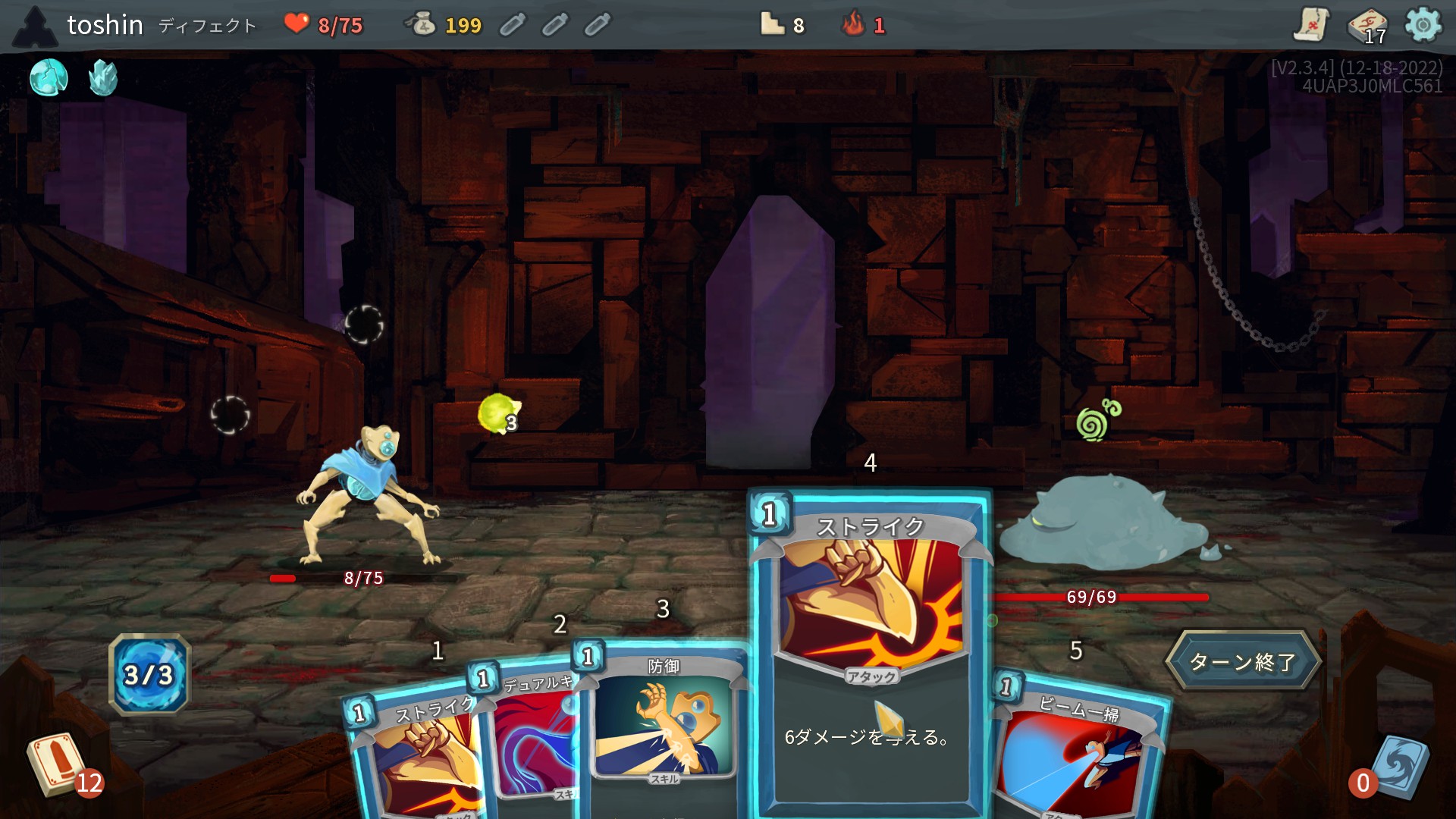Viewport: 1456px width, 819px height.
Task: Inspect the teal crystal cluster relic
Action: pyautogui.click(x=103, y=77)
